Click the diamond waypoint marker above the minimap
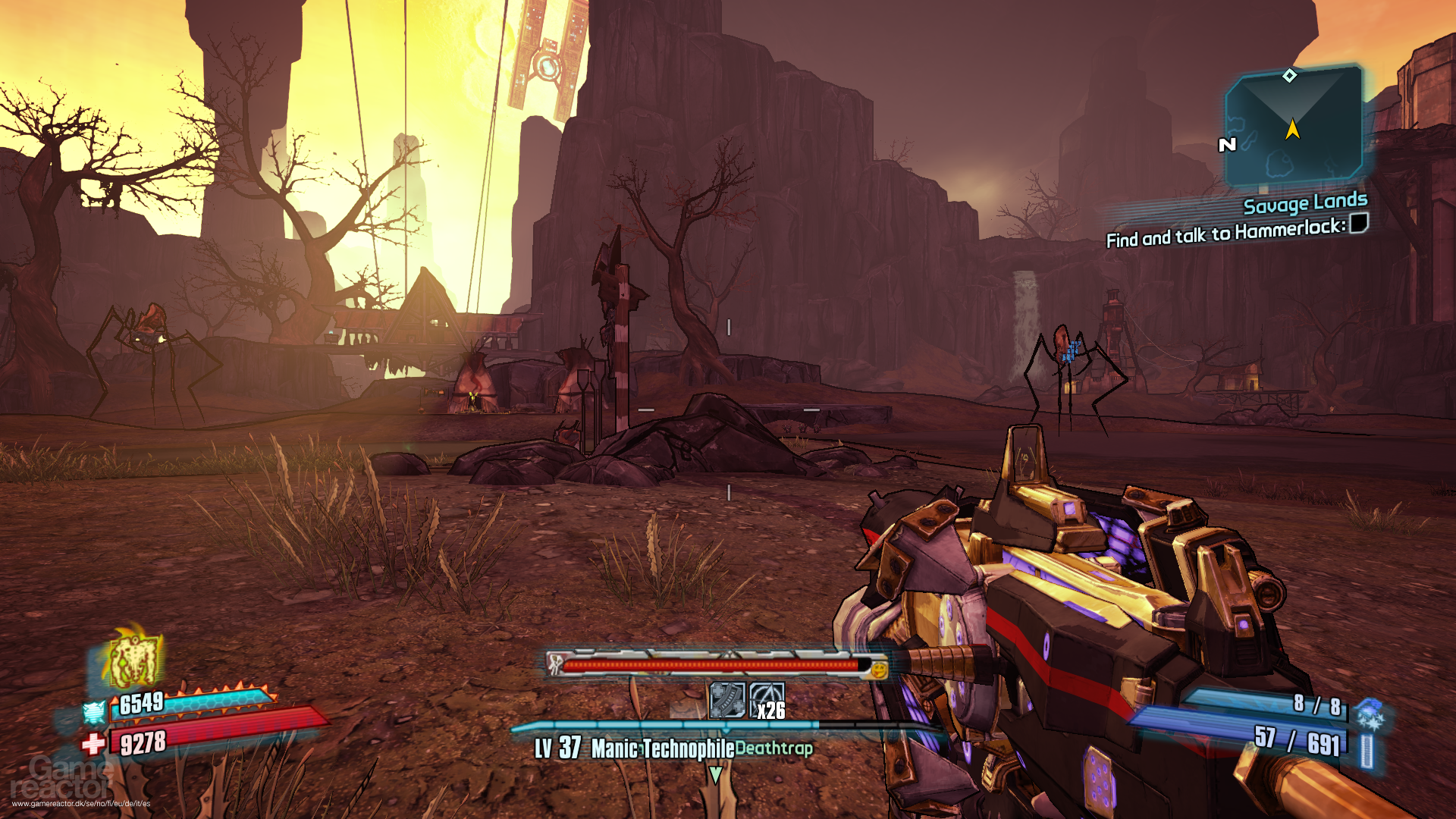This screenshot has width=1456, height=819. pyautogui.click(x=1288, y=76)
